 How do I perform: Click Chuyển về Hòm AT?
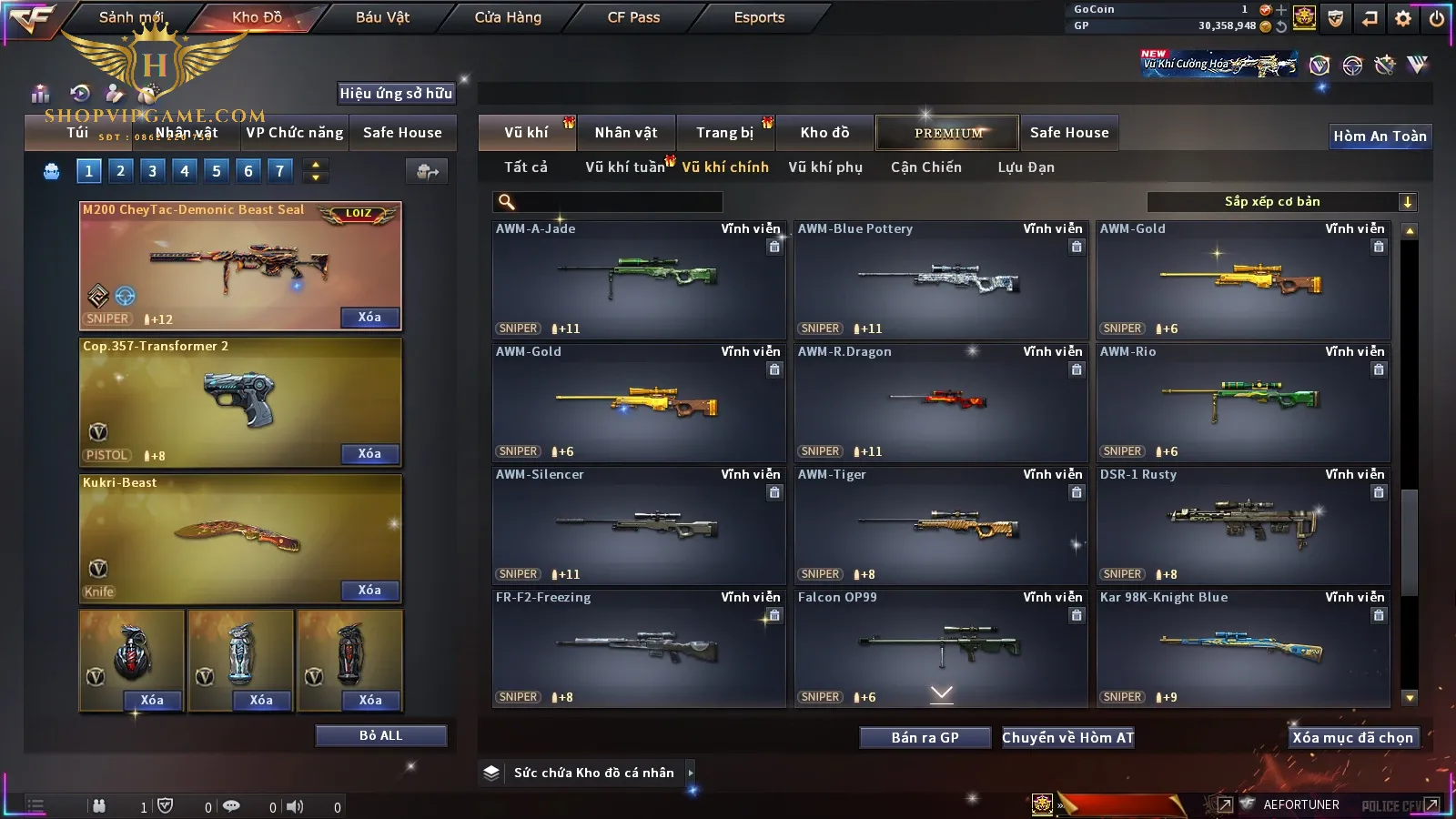point(1068,738)
